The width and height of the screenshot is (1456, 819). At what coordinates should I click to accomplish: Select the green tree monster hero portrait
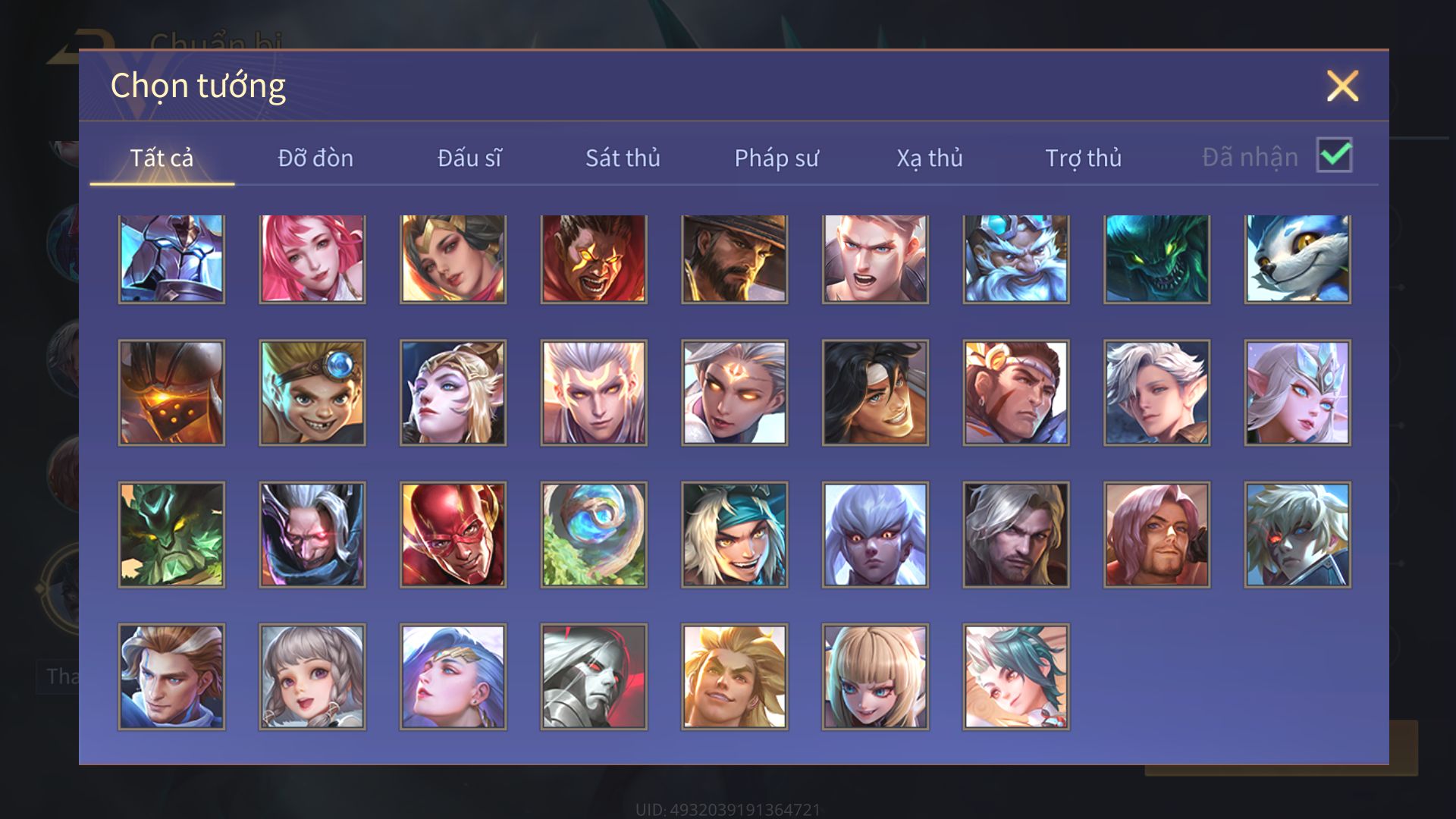(x=171, y=535)
